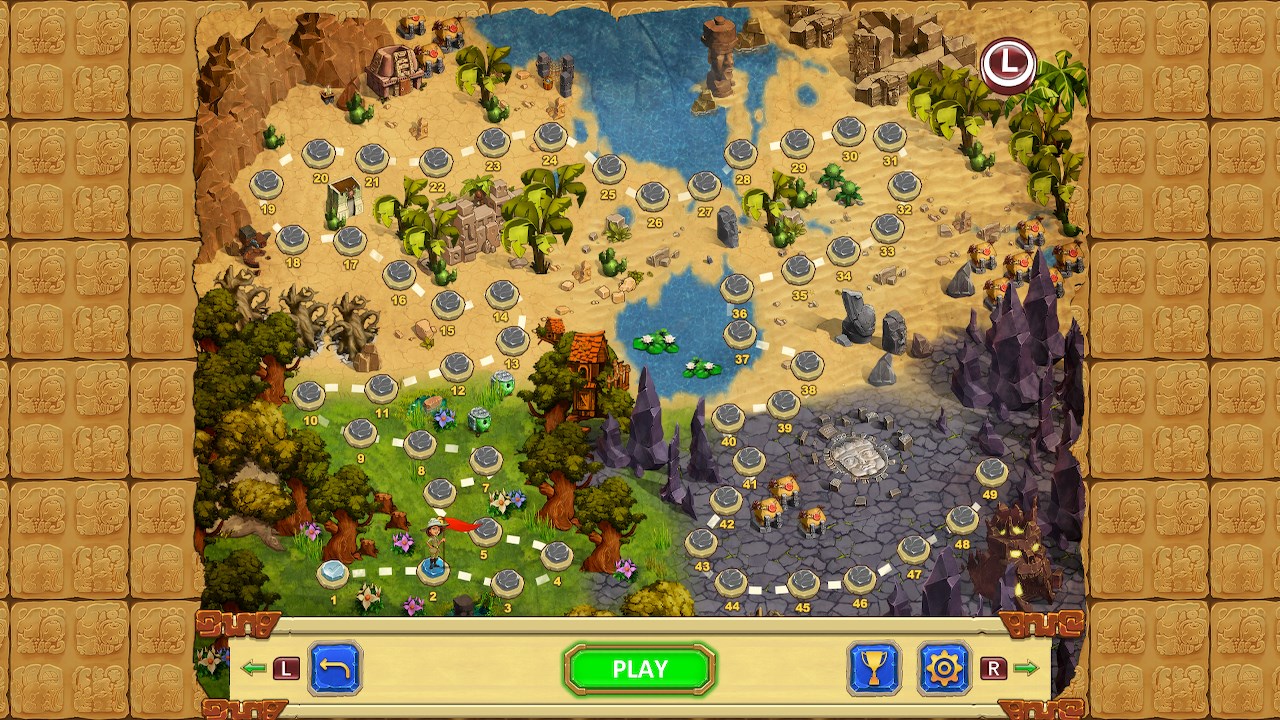Select level 49 on the dark stone area
Screen dimensions: 1280x720
tap(993, 470)
